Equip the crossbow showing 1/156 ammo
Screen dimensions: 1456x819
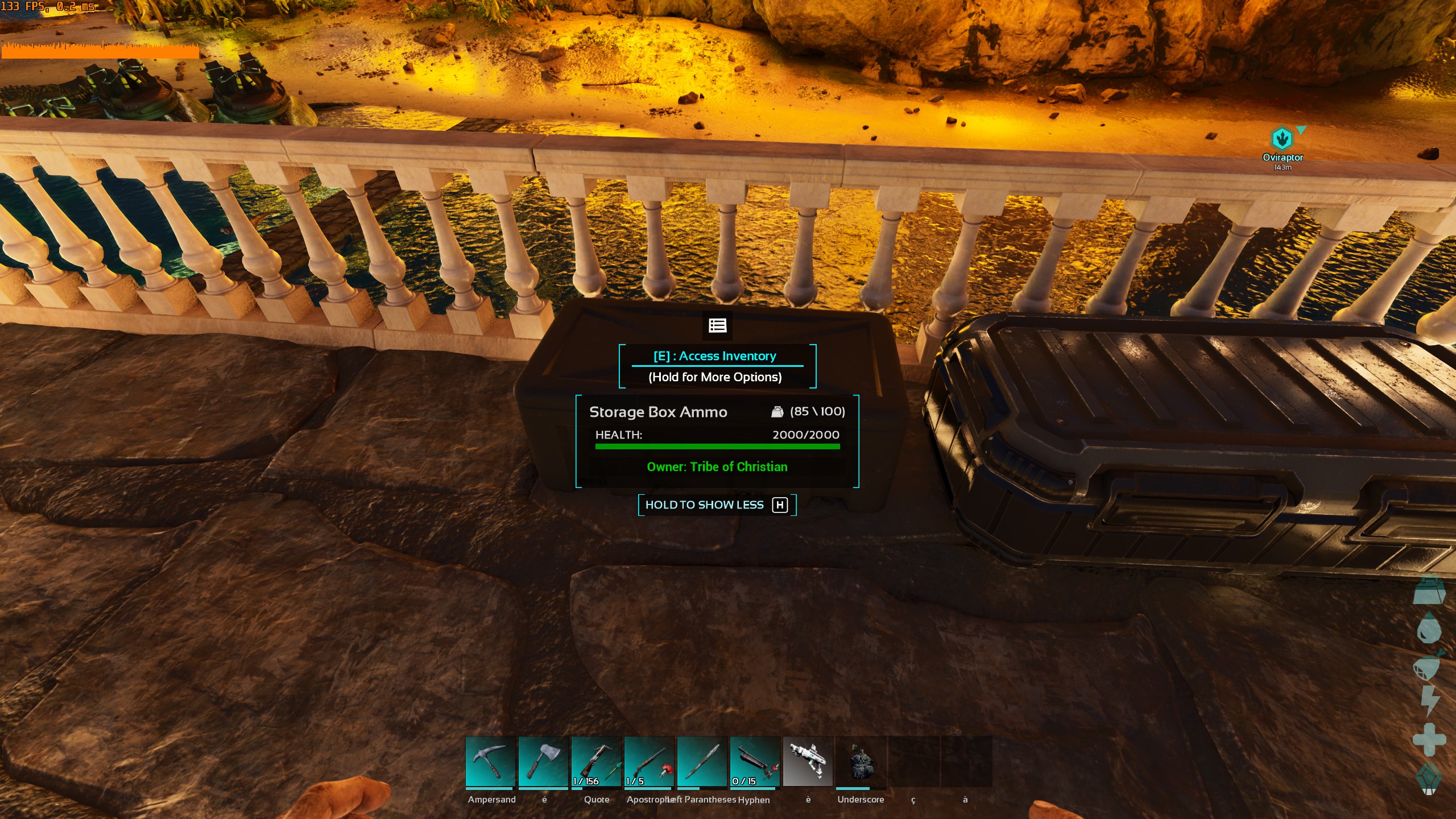pos(596,762)
